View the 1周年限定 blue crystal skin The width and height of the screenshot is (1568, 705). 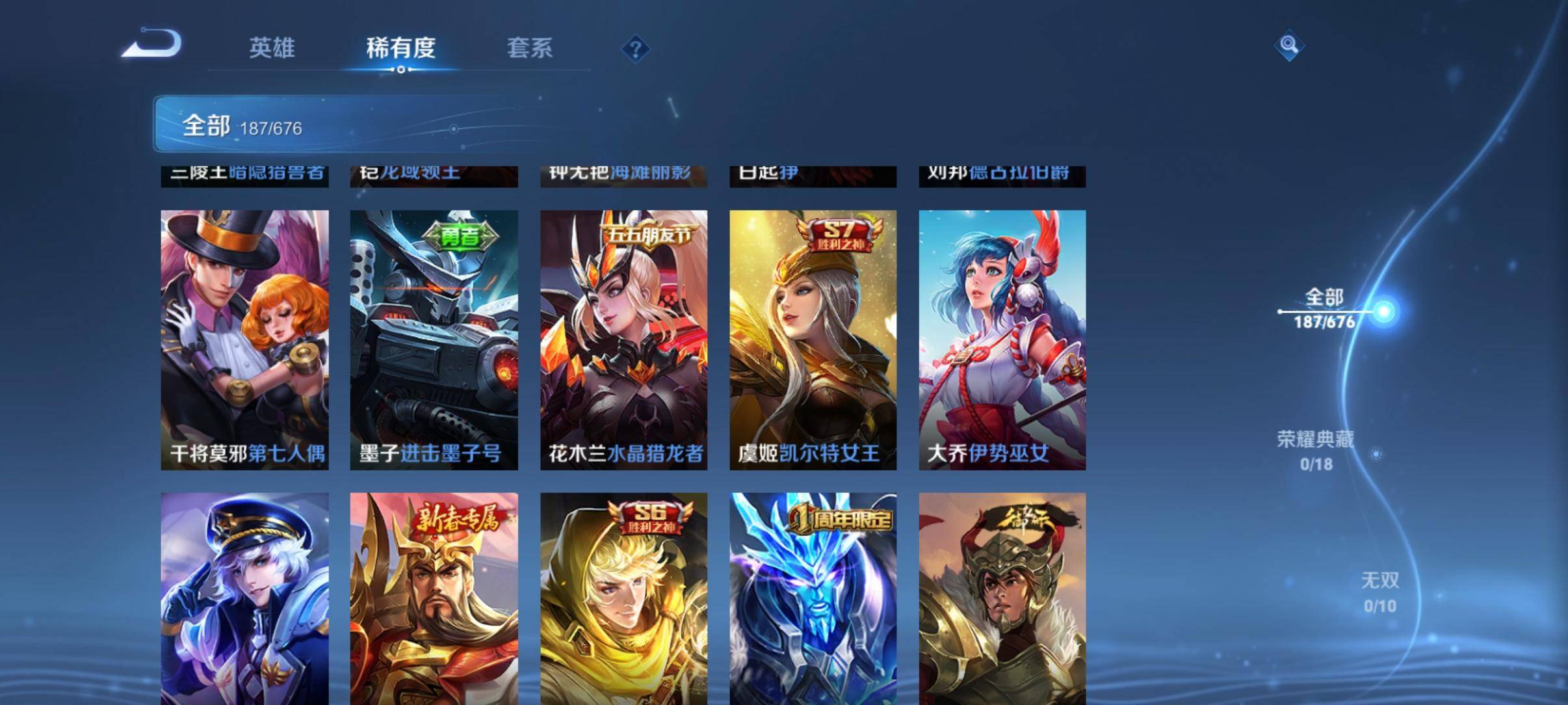tap(813, 598)
